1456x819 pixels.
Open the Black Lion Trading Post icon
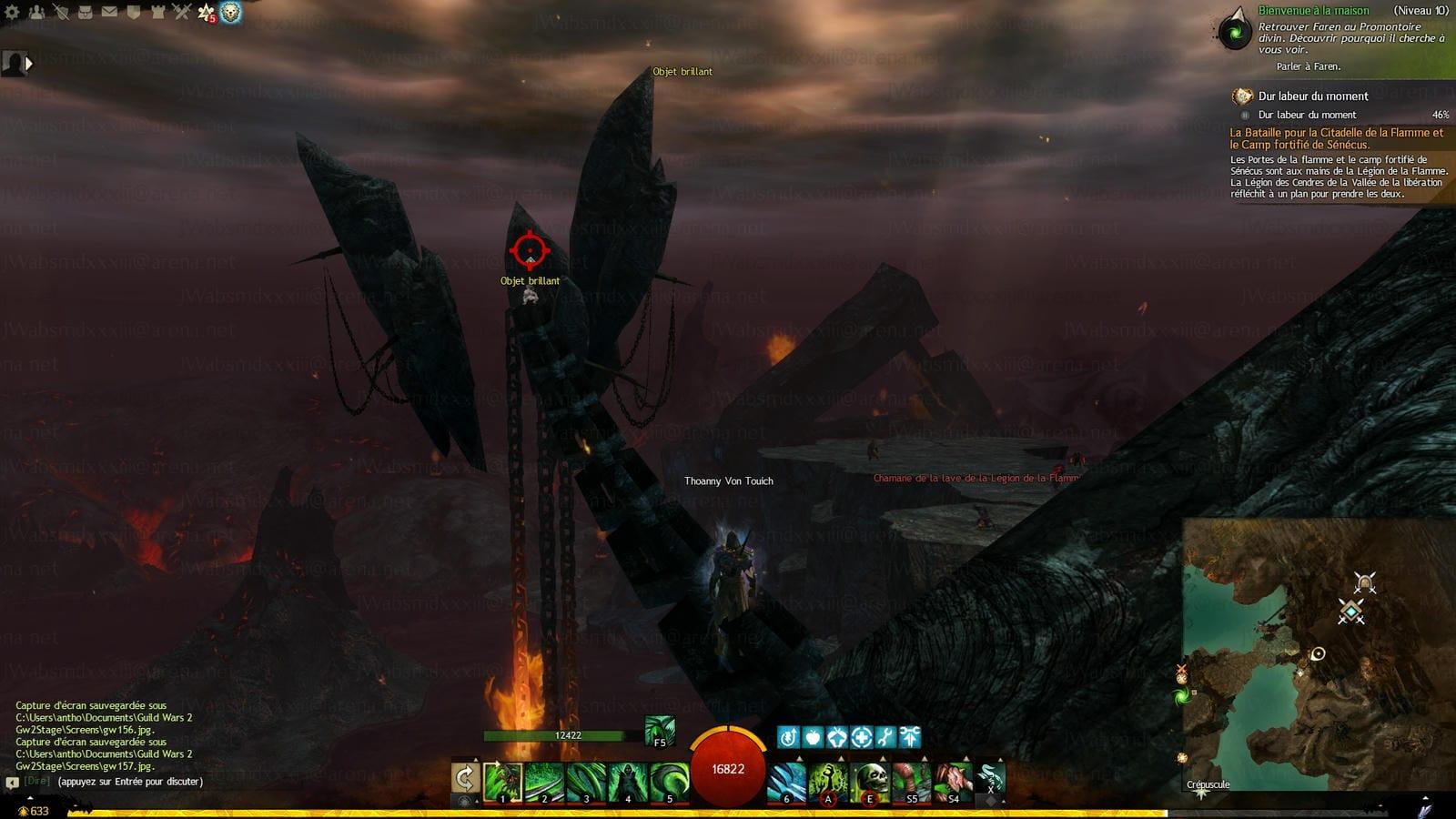(230, 12)
